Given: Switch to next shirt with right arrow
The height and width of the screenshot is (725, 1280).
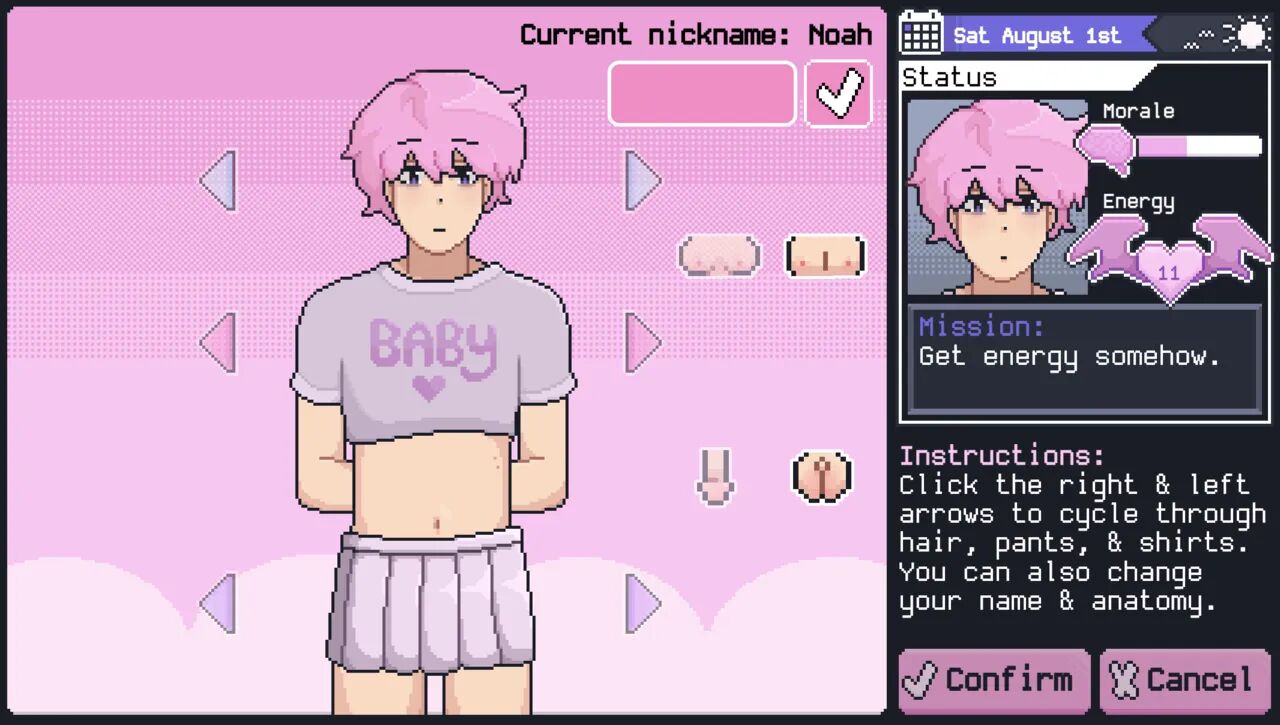Looking at the screenshot, I should (x=642, y=342).
